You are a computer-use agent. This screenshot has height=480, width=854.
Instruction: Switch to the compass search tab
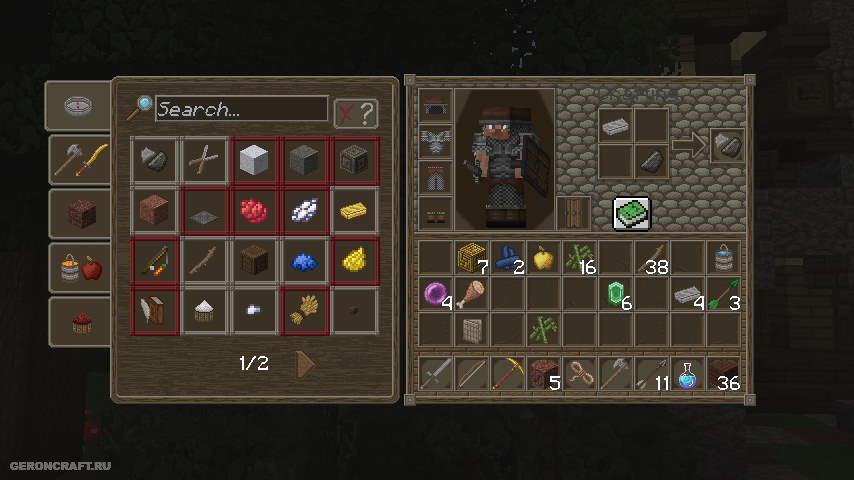point(78,106)
